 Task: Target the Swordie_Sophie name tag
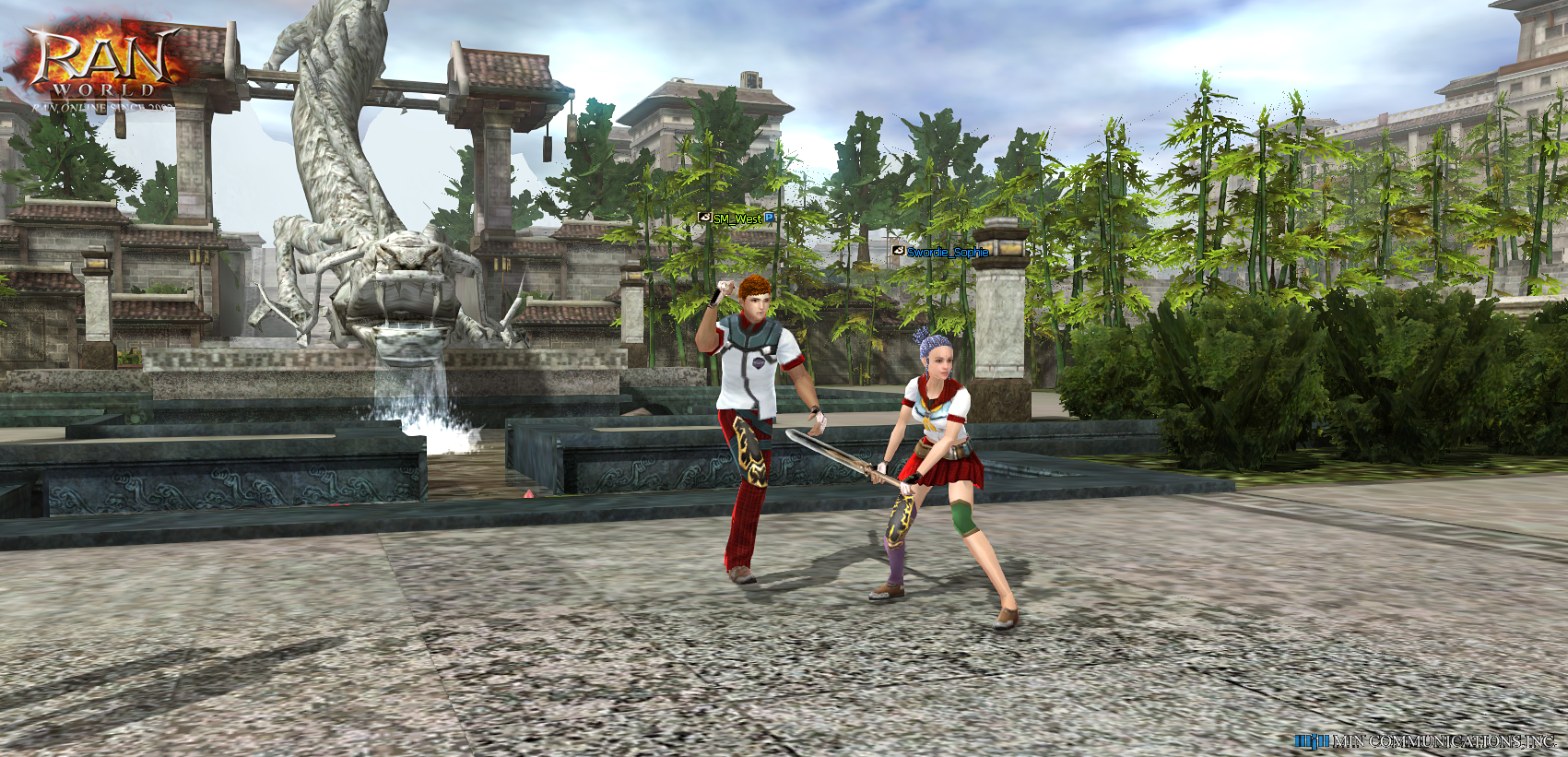coord(947,252)
